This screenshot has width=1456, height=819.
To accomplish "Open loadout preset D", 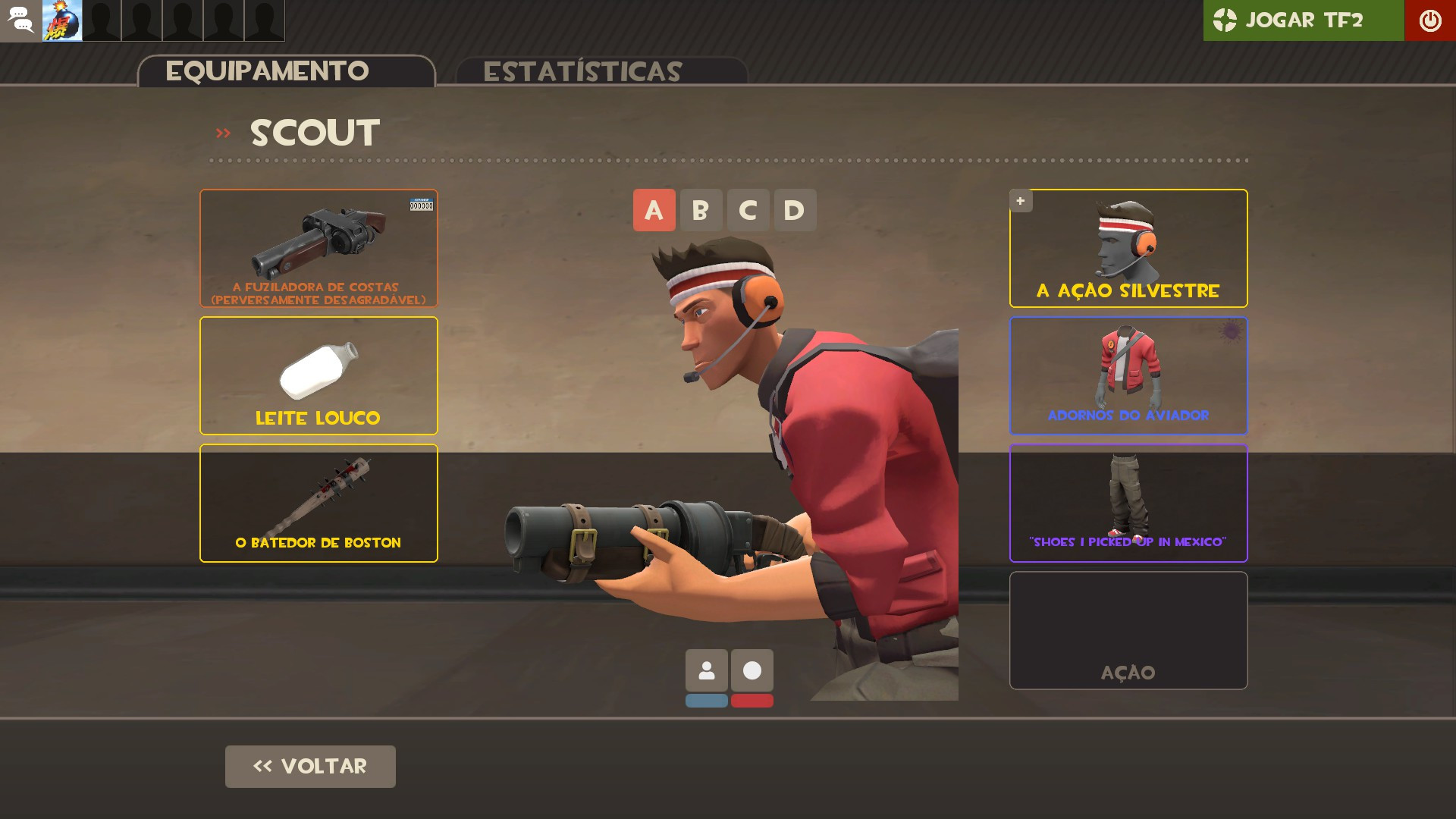I will click(795, 210).
